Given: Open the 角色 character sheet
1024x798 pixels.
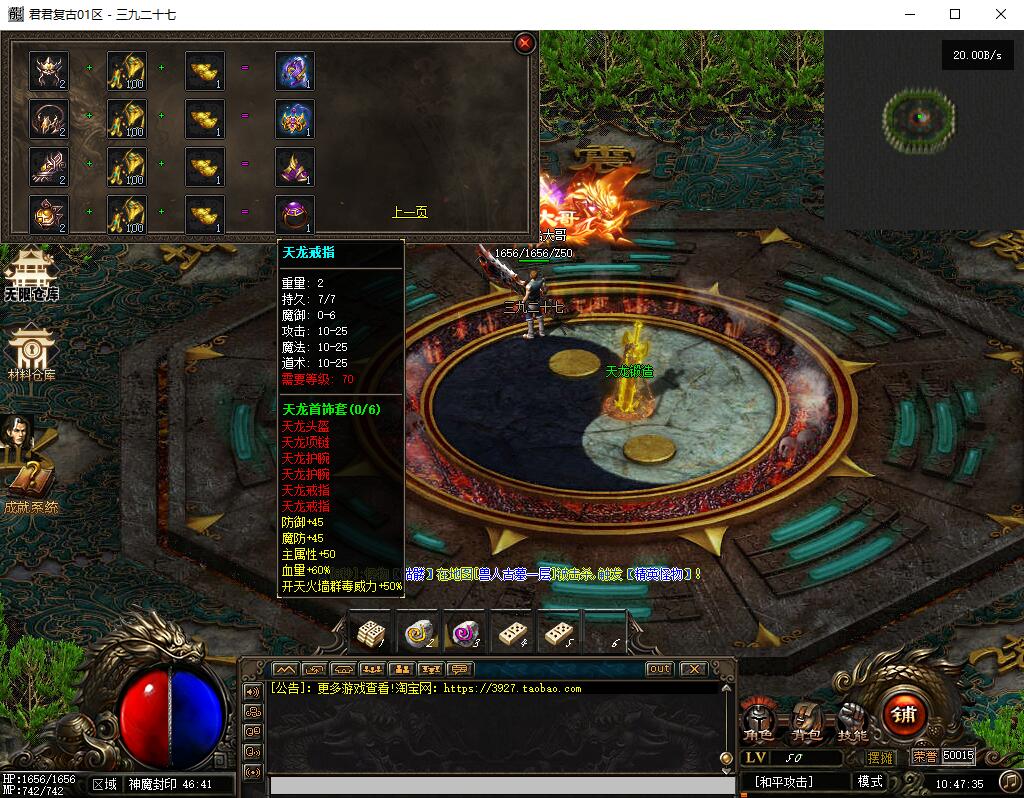Looking at the screenshot, I should click(758, 720).
